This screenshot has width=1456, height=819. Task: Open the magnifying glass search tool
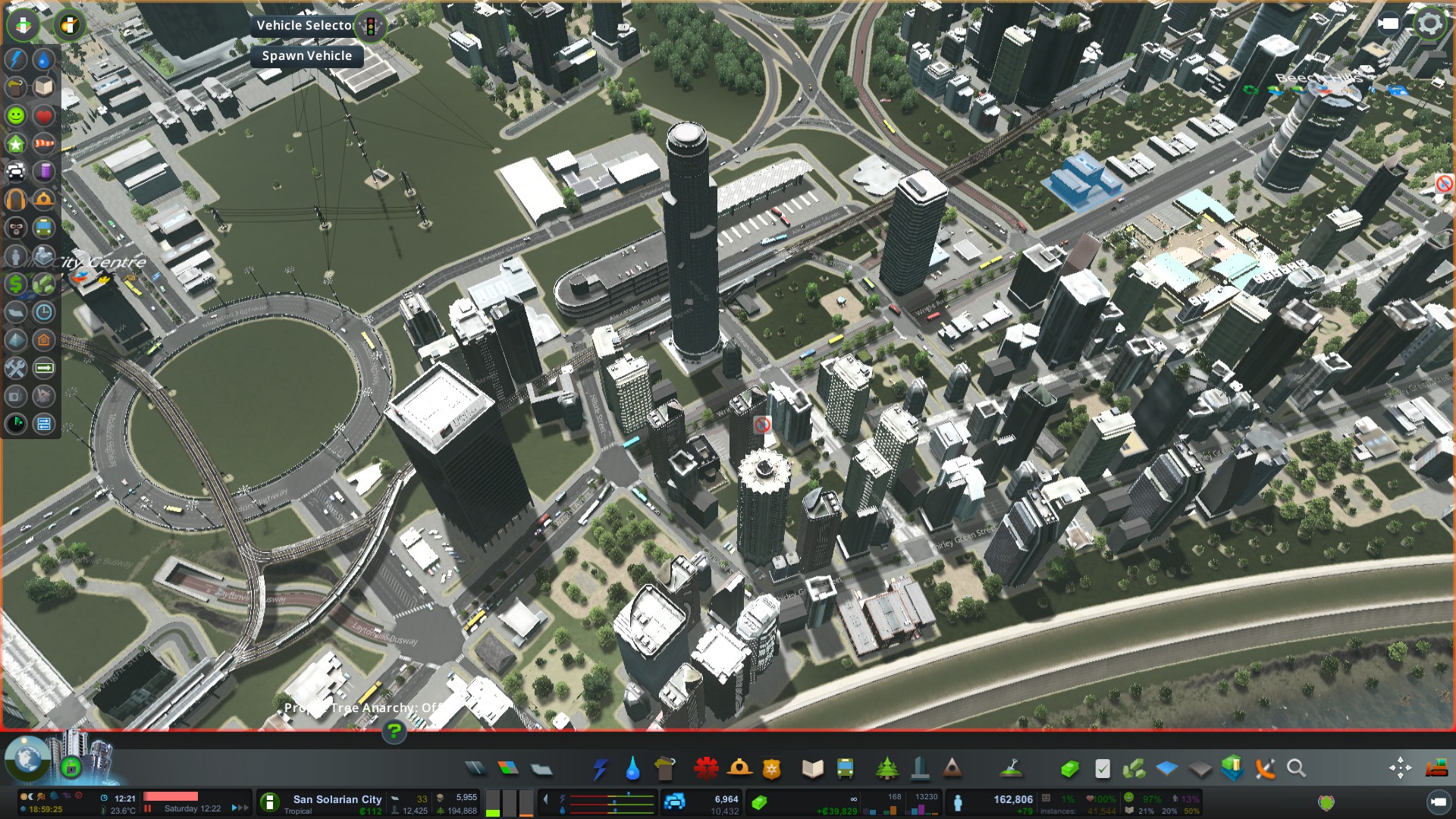tap(1297, 769)
